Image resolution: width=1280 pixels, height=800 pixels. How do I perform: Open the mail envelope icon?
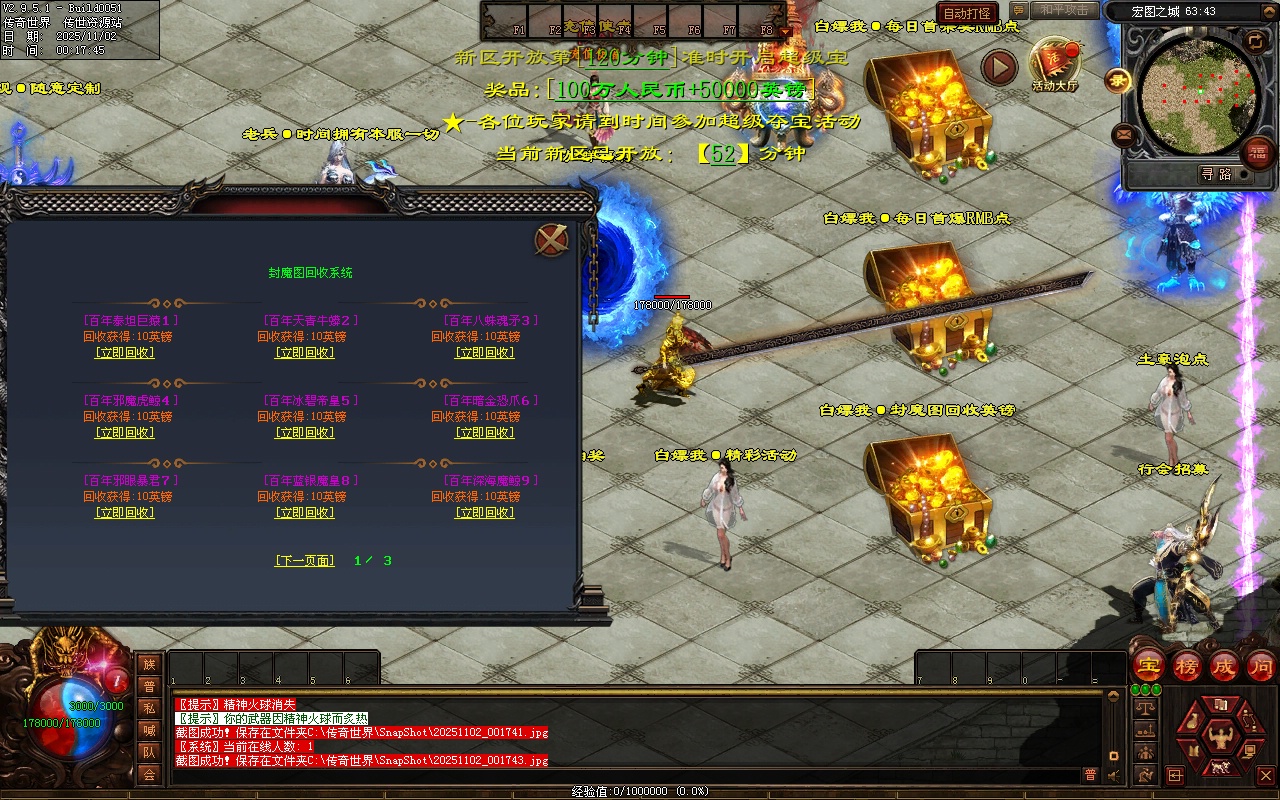pos(1122,133)
